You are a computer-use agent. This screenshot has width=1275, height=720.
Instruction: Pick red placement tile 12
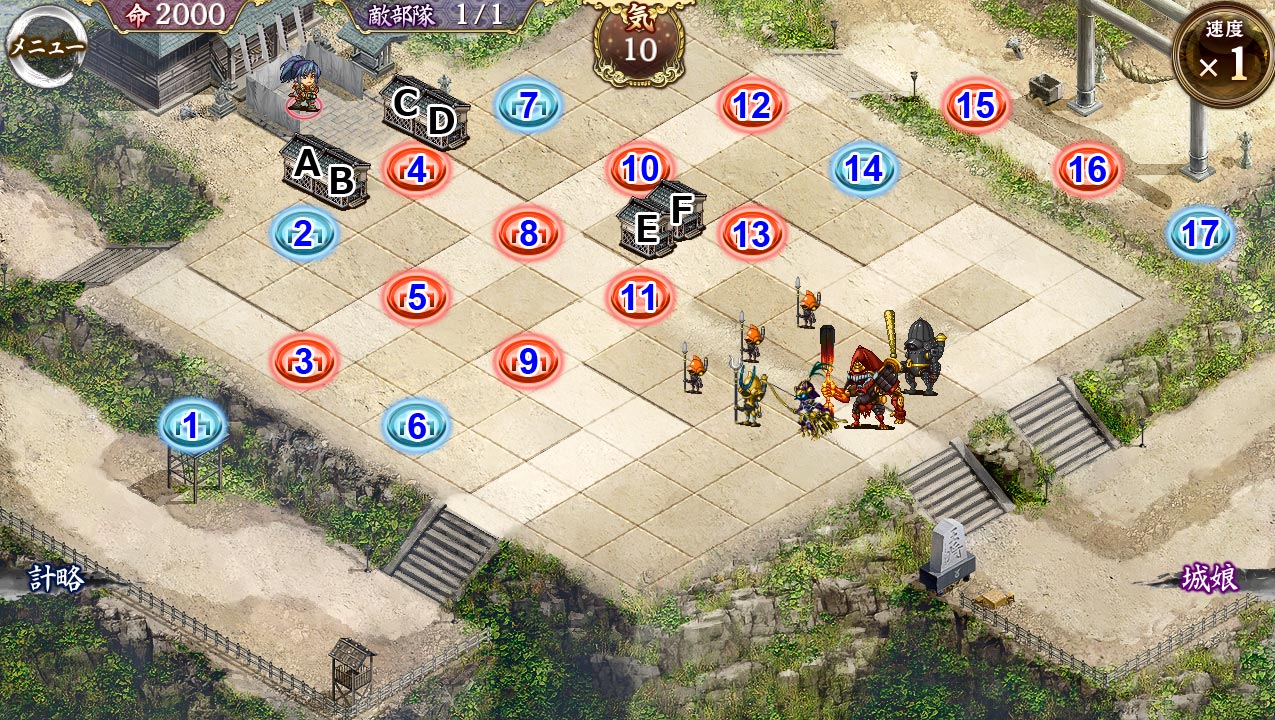point(752,105)
